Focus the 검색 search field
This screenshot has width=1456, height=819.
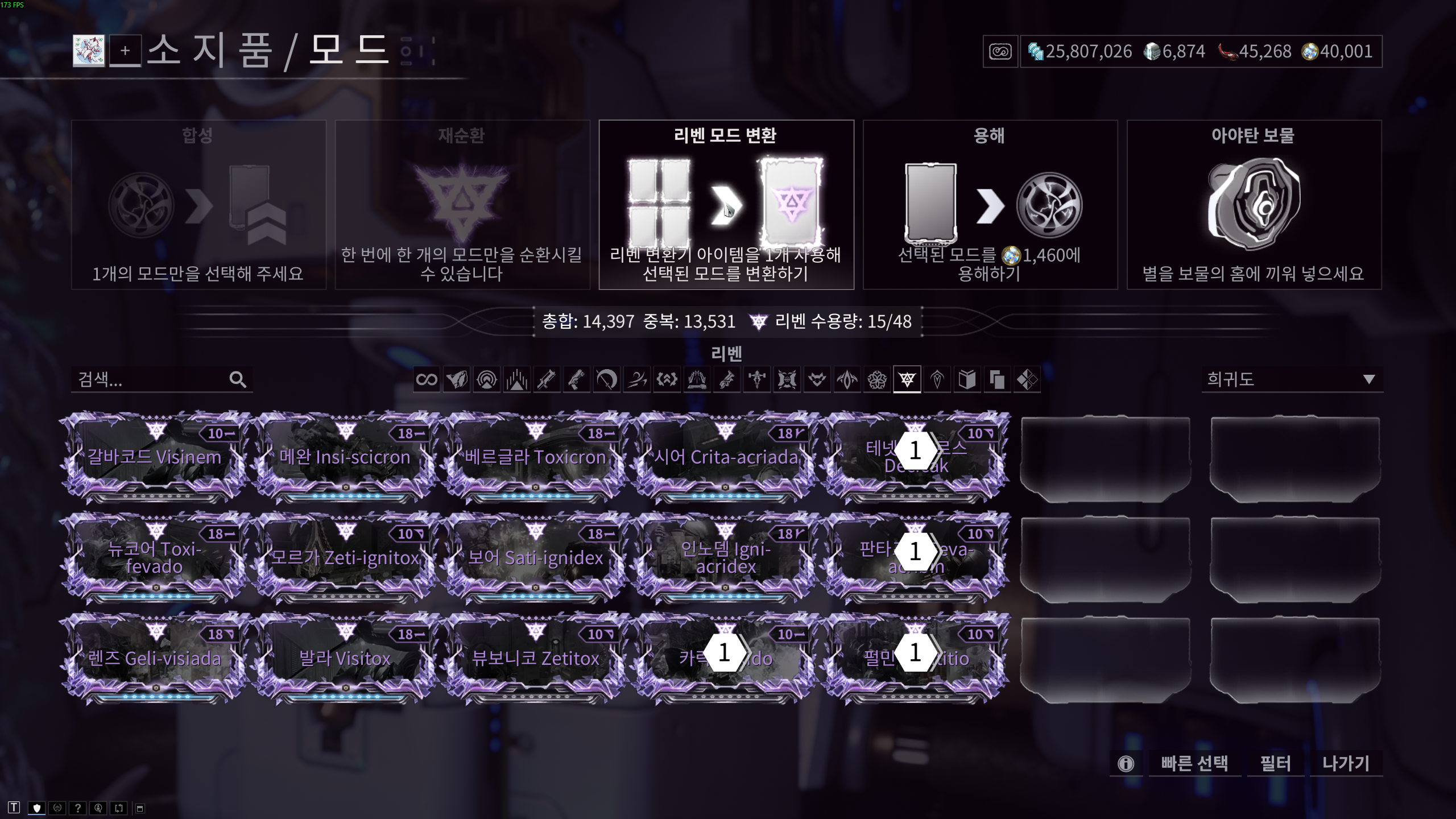pyautogui.click(x=151, y=379)
